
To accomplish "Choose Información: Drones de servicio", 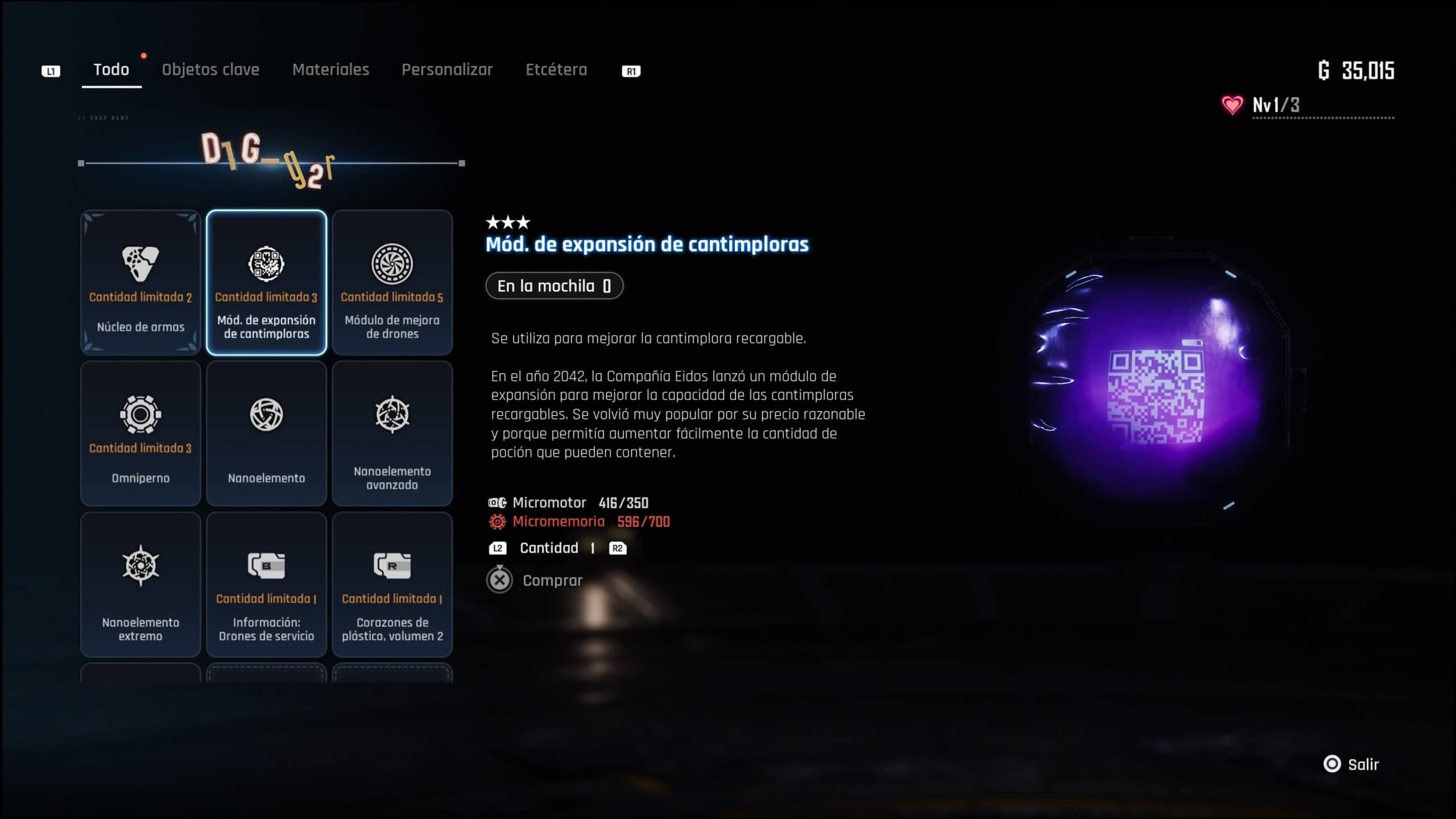I will click(266, 585).
